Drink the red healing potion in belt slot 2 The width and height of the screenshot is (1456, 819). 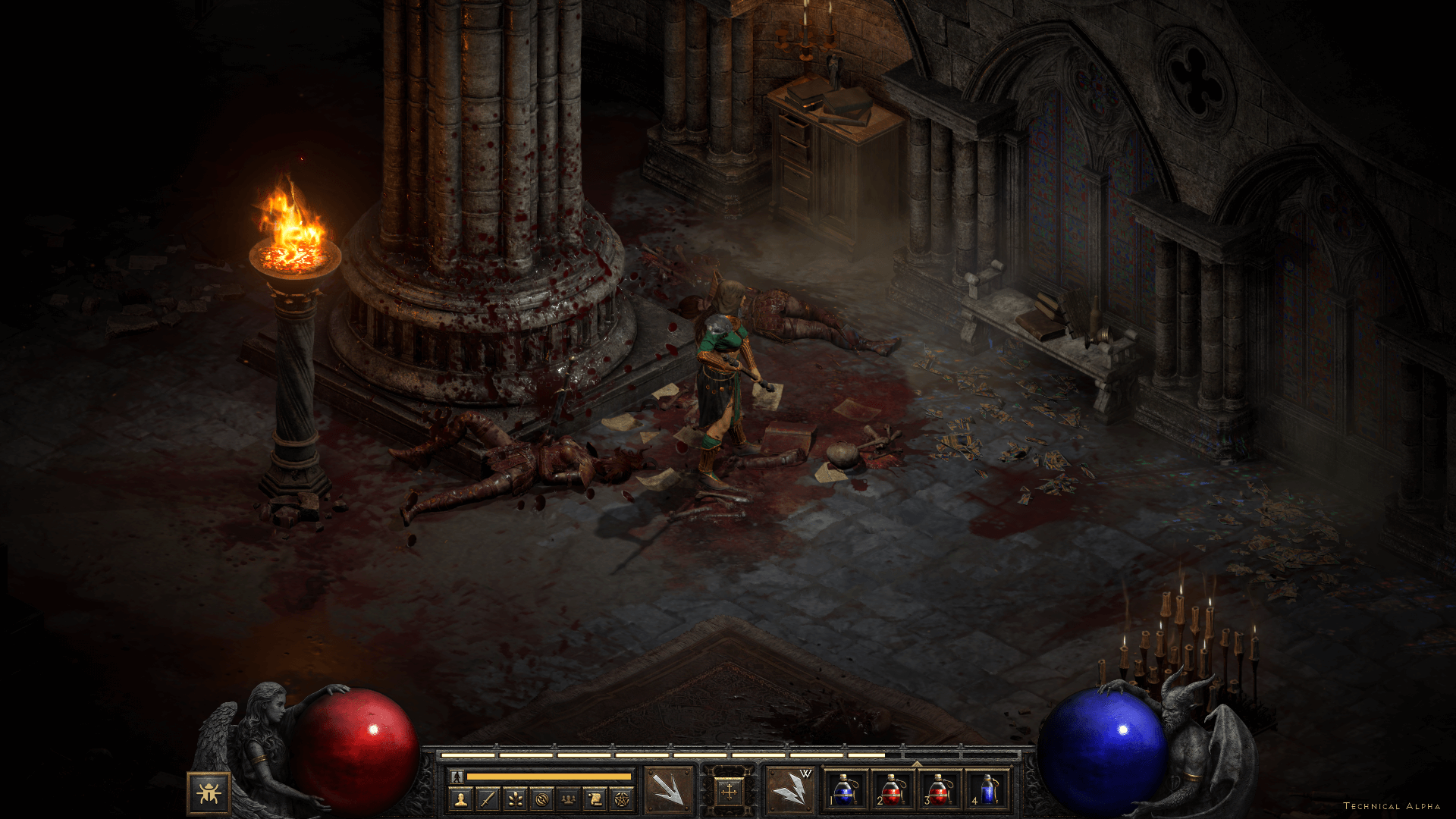tap(892, 791)
